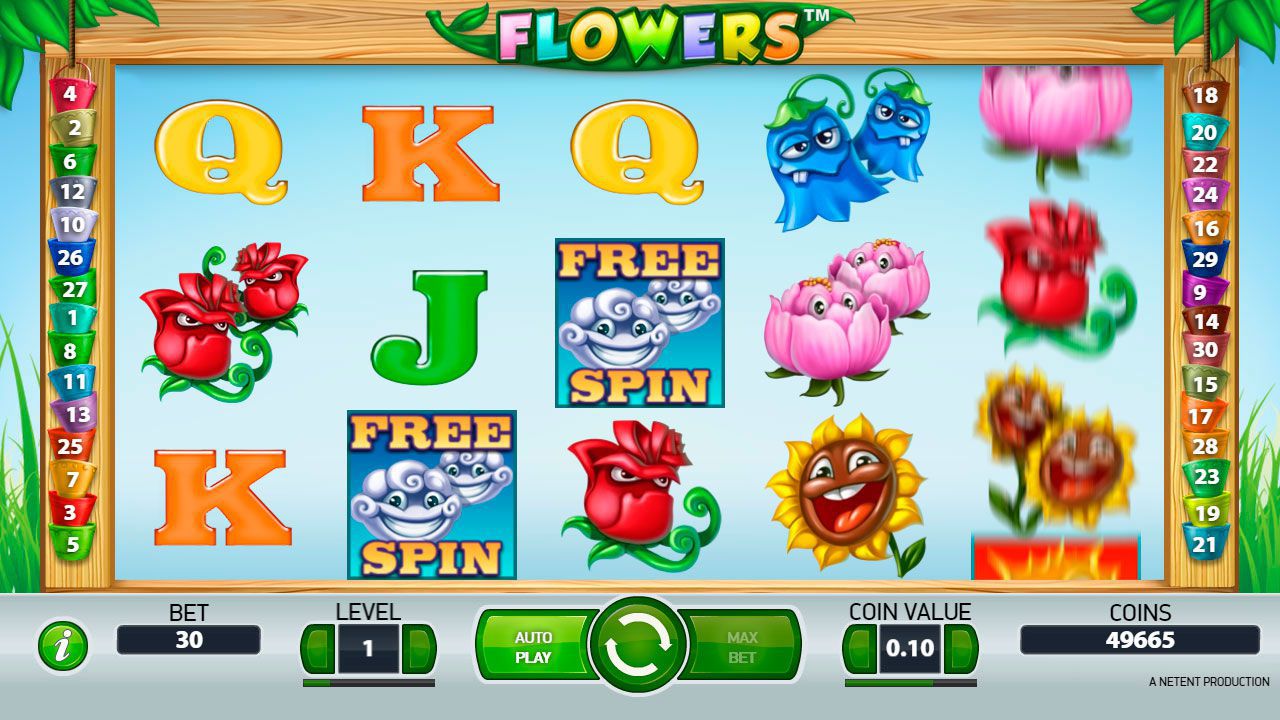Activate Auto Play
The image size is (1280, 720).
pyautogui.click(x=532, y=647)
